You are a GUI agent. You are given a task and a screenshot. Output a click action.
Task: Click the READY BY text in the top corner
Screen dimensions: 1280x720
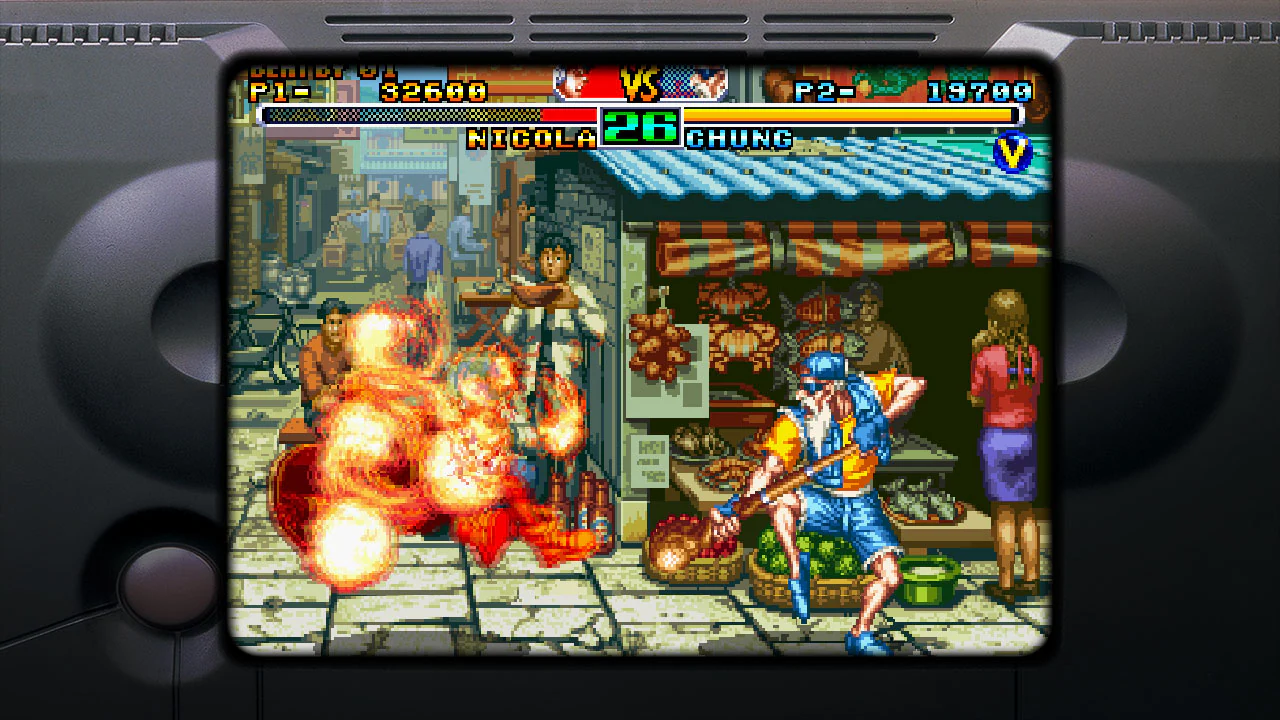pyautogui.click(x=320, y=70)
